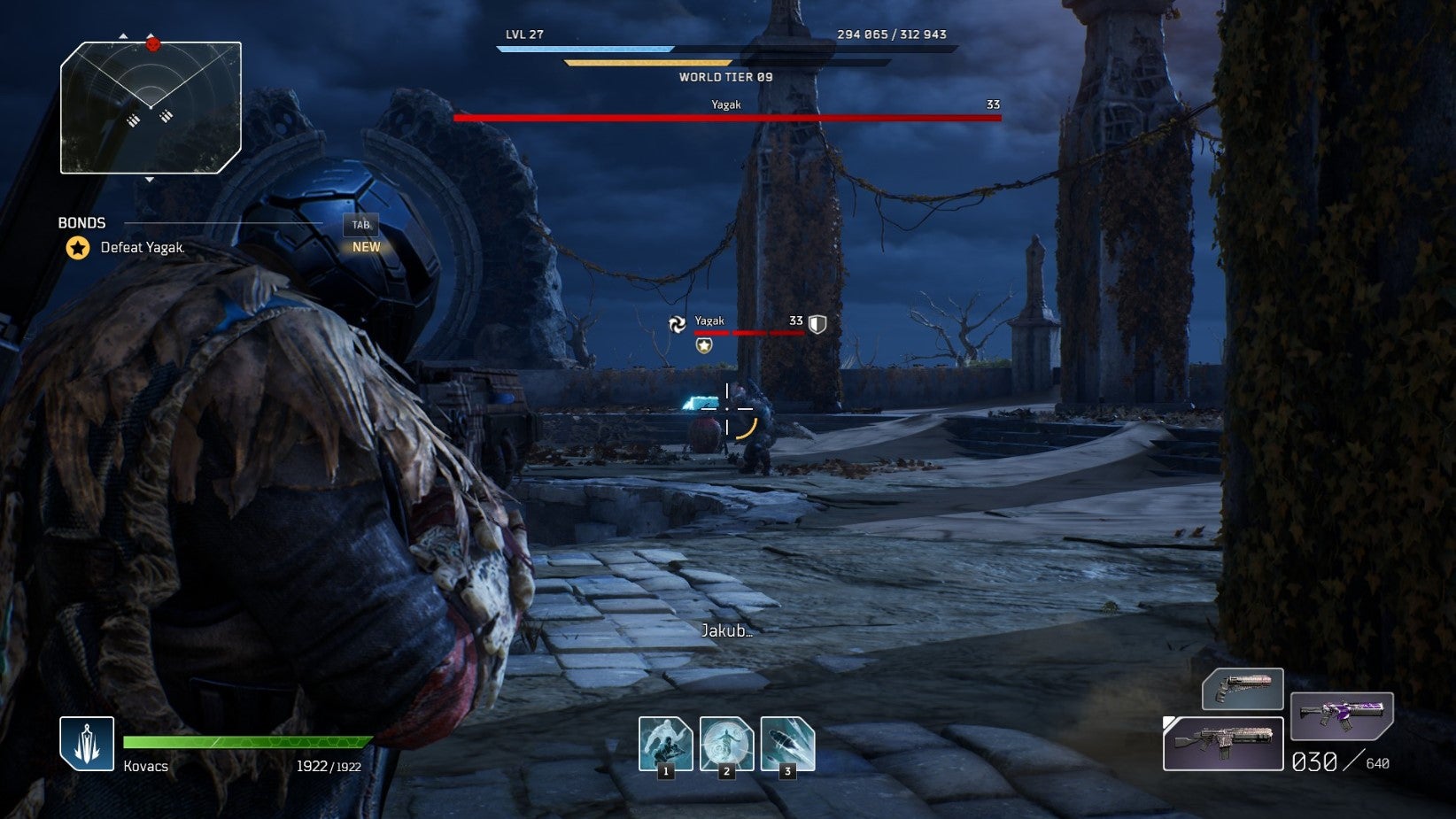
Task: Click the class emblem beside Kovacs
Action: pyautogui.click(x=87, y=743)
